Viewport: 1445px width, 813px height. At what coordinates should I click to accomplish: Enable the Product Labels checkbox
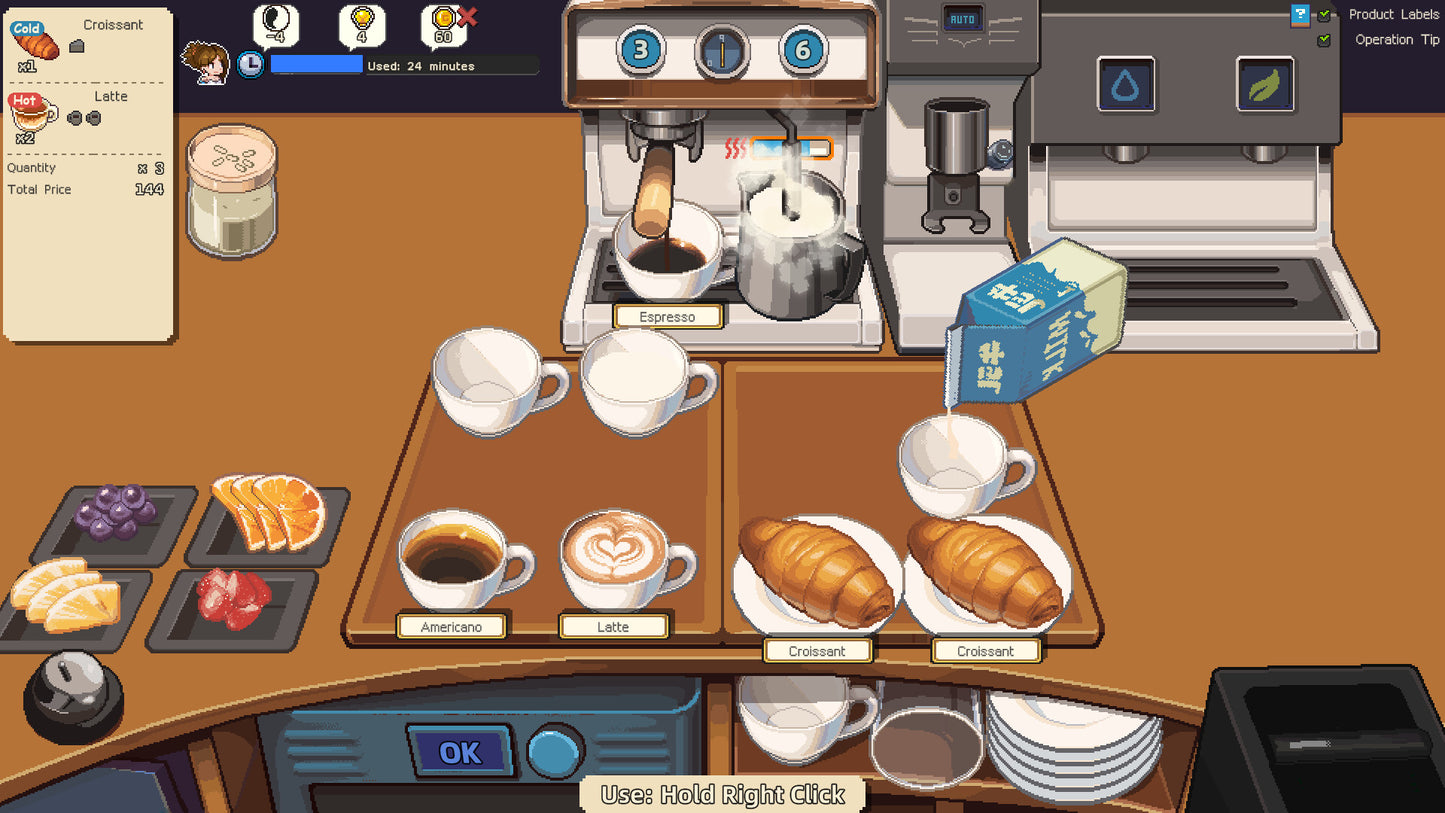(1323, 14)
